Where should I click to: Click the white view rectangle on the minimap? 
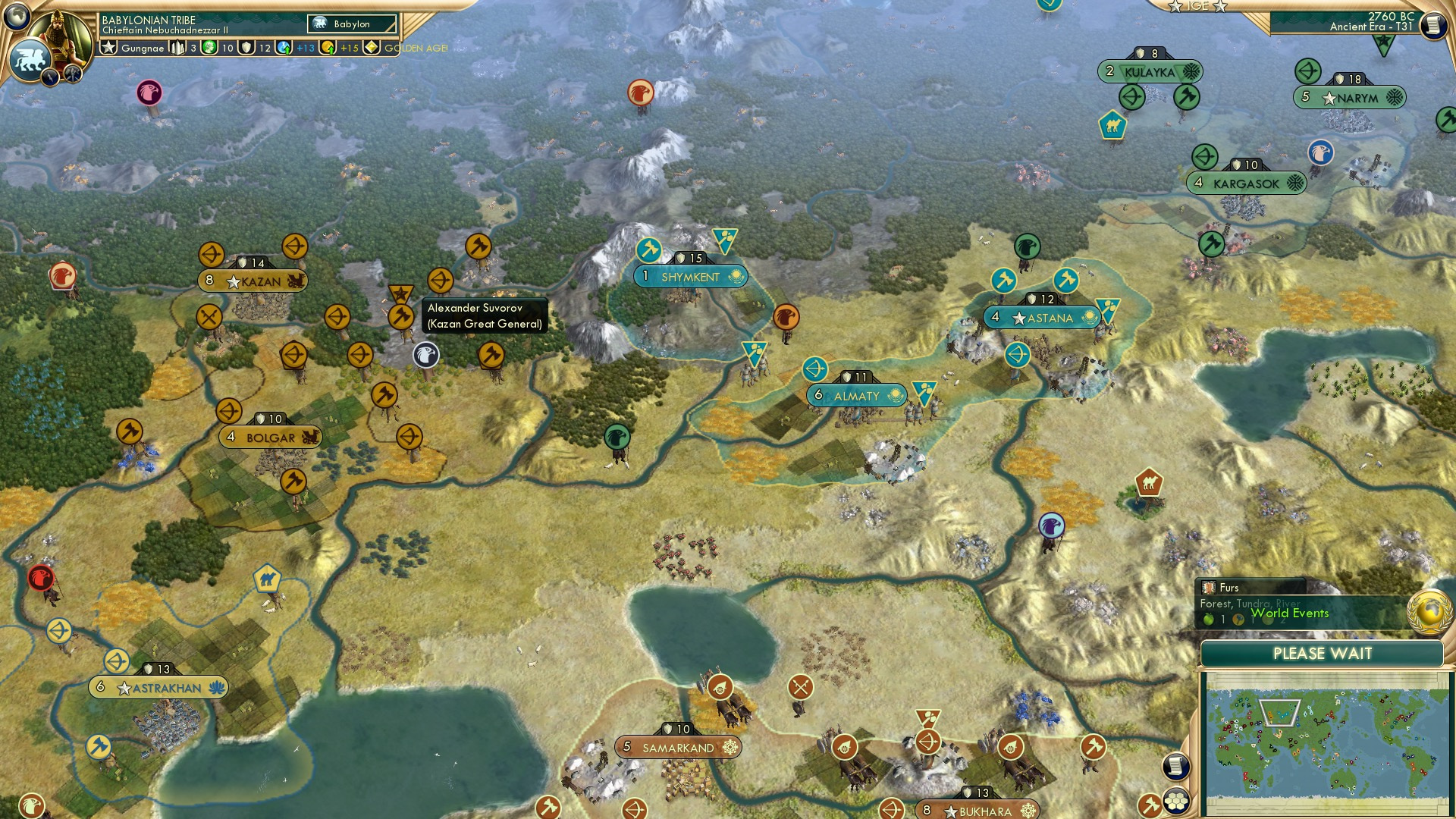pos(1279,713)
